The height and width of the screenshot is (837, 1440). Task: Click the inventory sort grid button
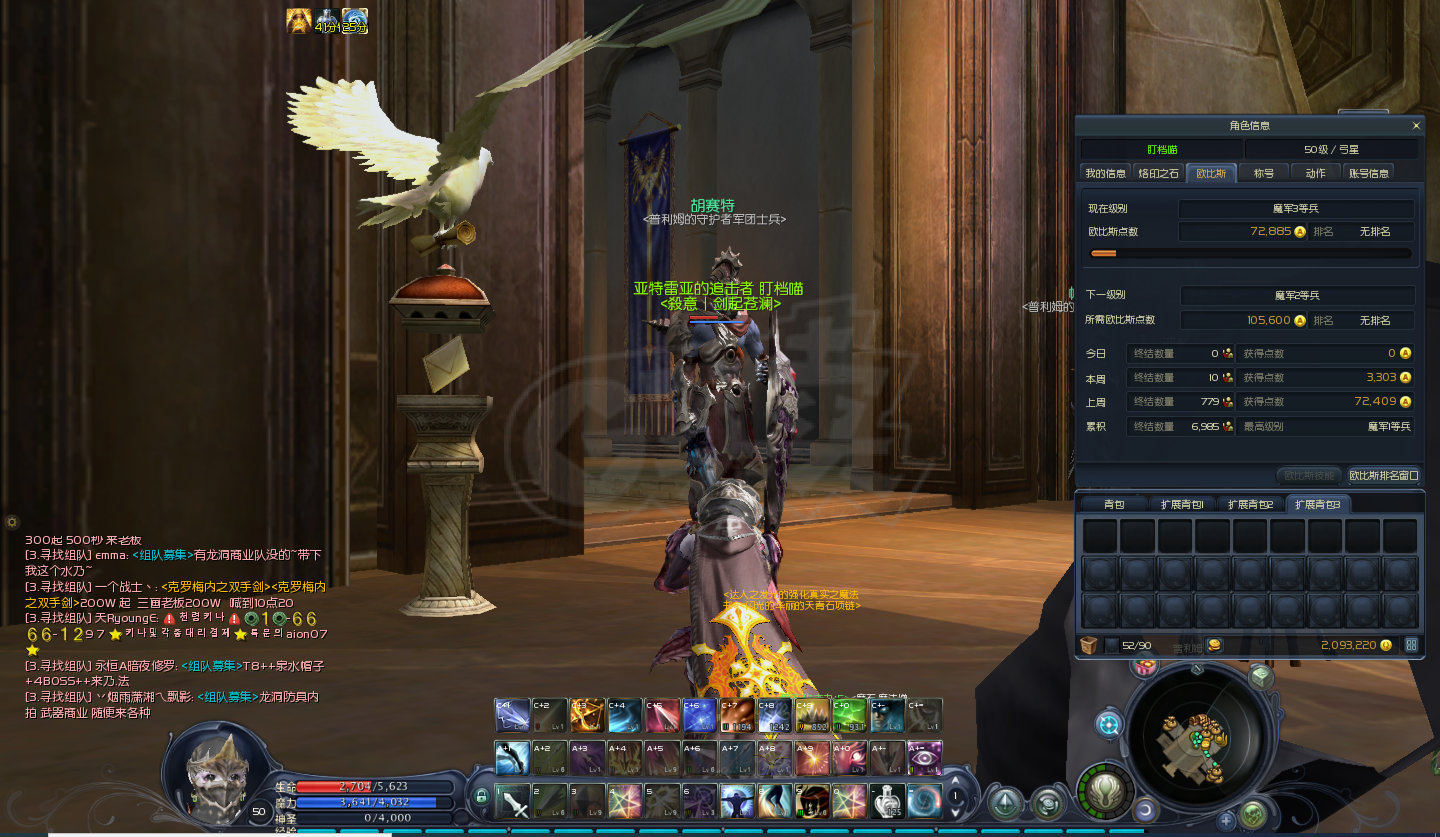[x=1411, y=645]
